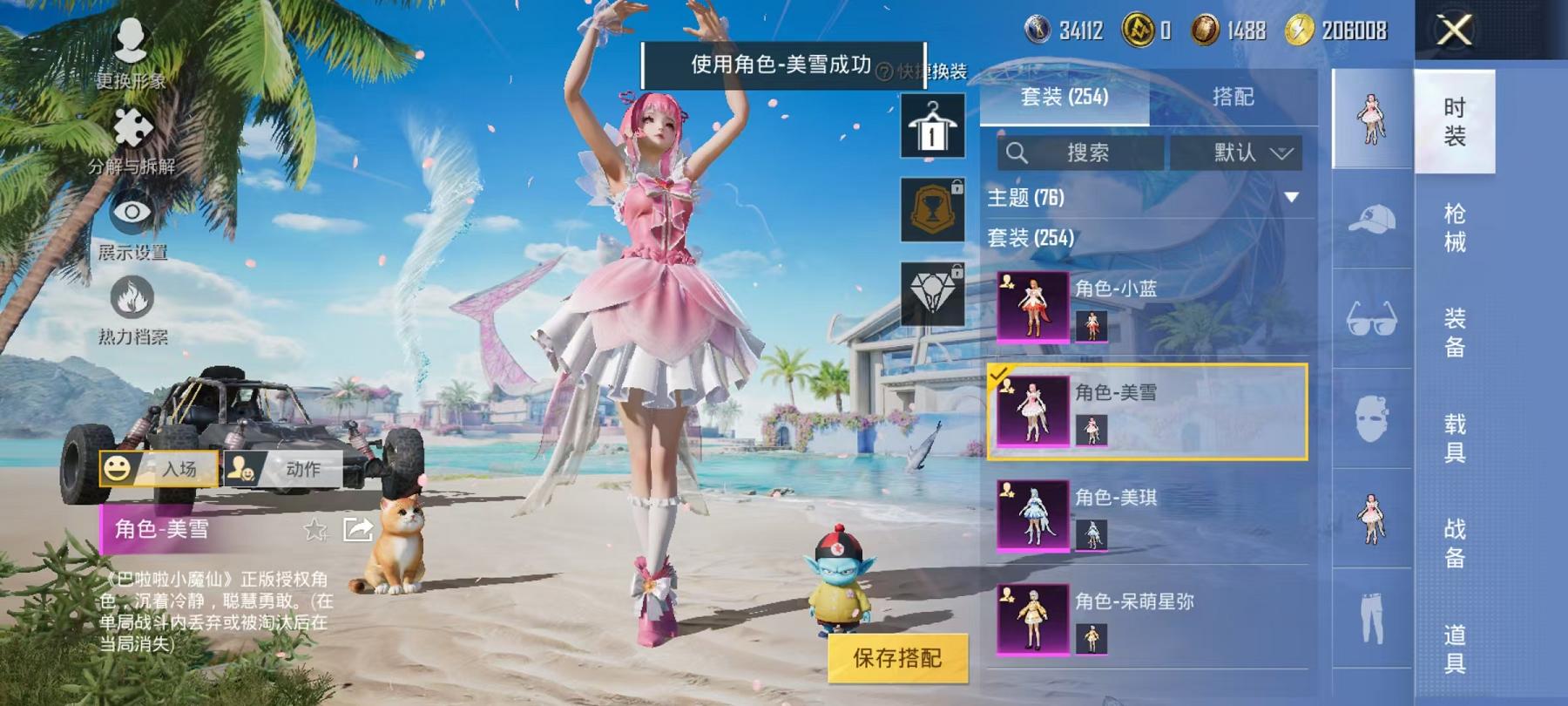Favorite 角色-美雪 with the star
This screenshot has width=1568, height=706.
click(x=314, y=528)
